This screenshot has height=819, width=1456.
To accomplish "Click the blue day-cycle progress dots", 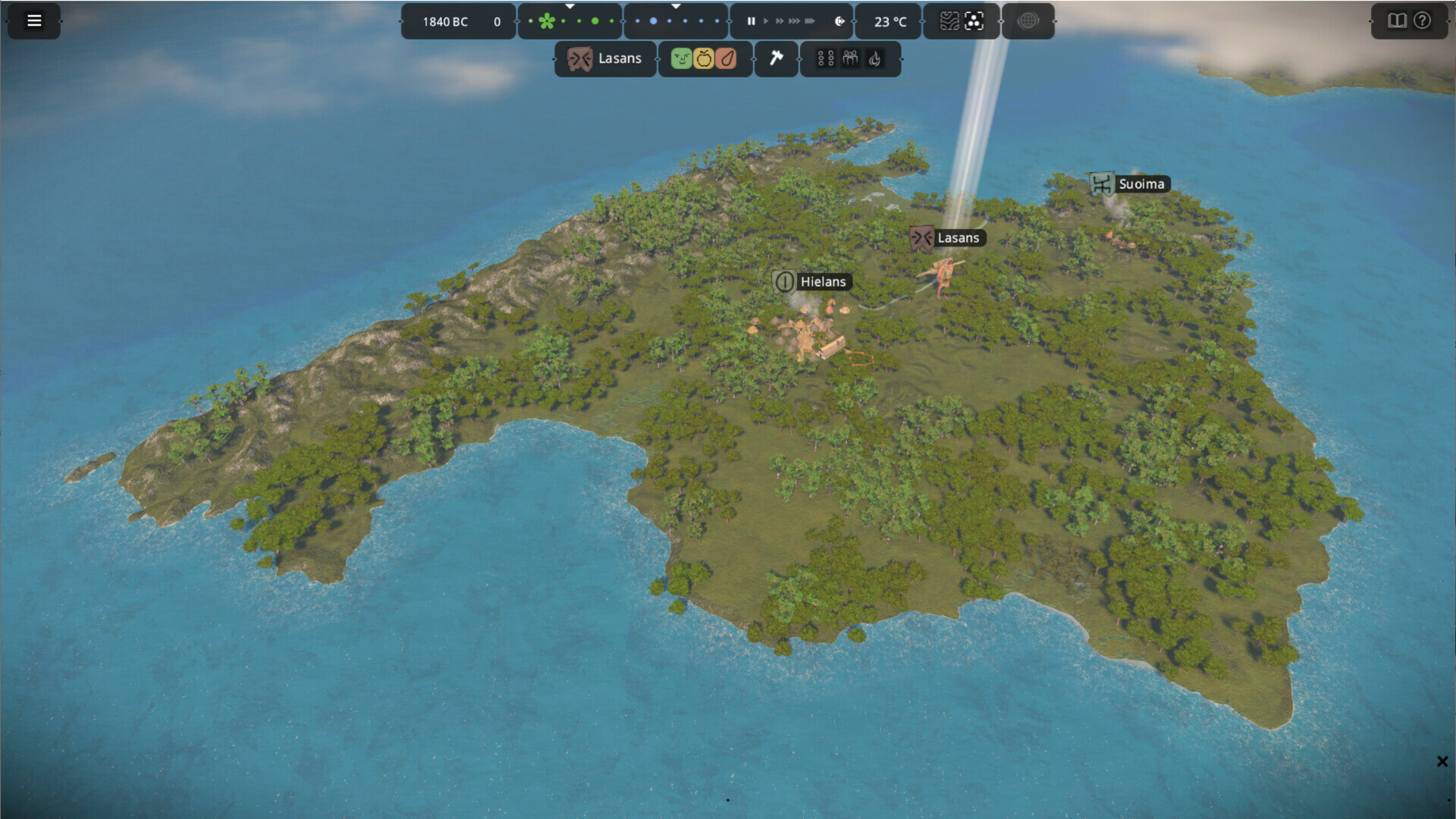I will (675, 21).
